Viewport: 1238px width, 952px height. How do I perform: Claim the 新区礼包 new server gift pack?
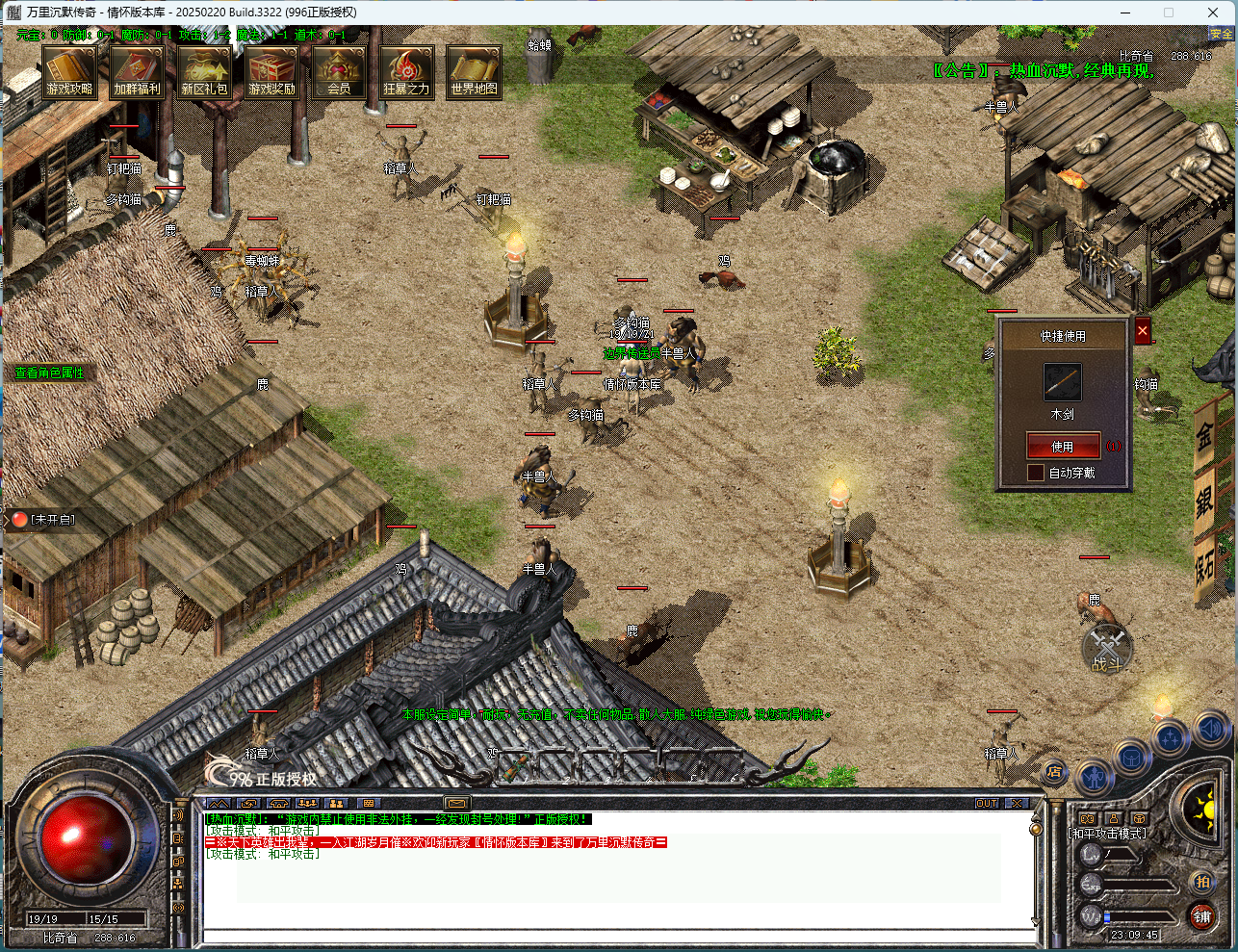point(204,71)
